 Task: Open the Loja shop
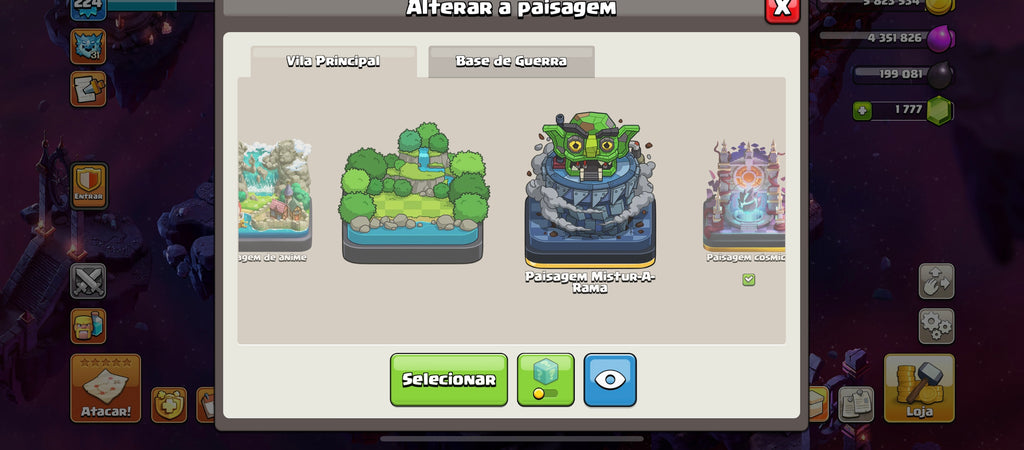(x=918, y=387)
